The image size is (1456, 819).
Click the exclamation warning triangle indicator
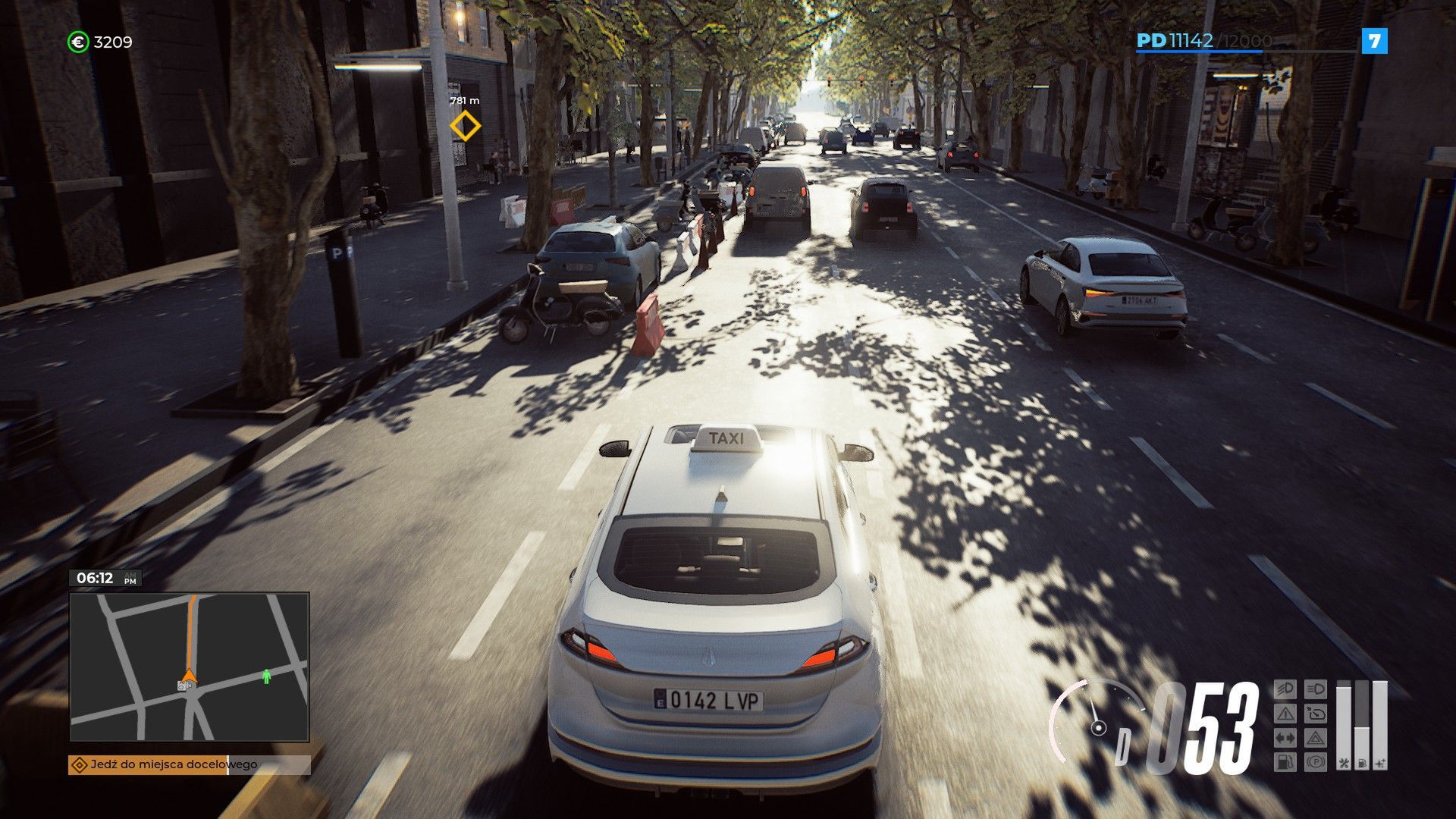tap(1285, 714)
